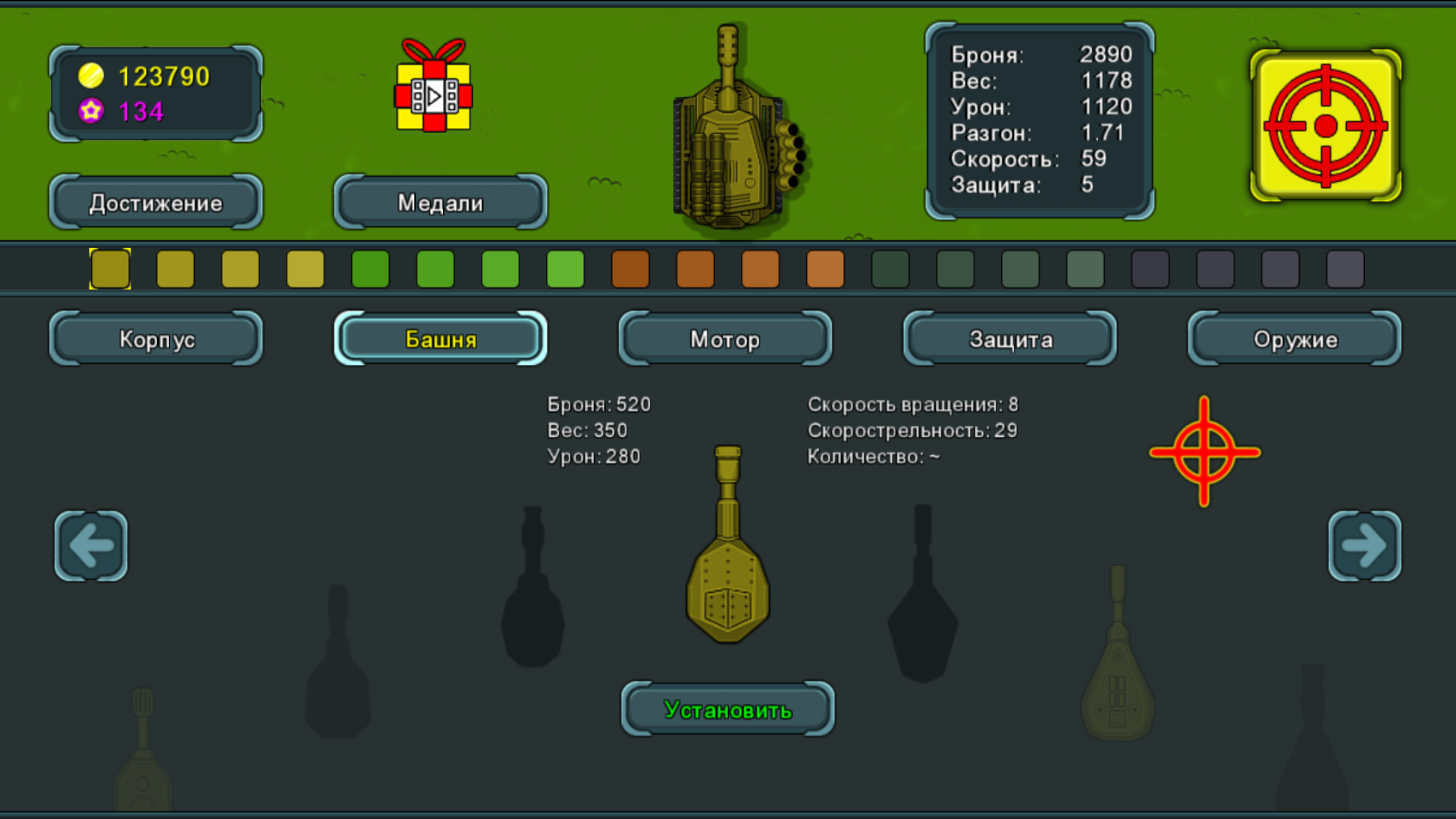
Task: Open the Оружие tab
Action: [x=1294, y=339]
